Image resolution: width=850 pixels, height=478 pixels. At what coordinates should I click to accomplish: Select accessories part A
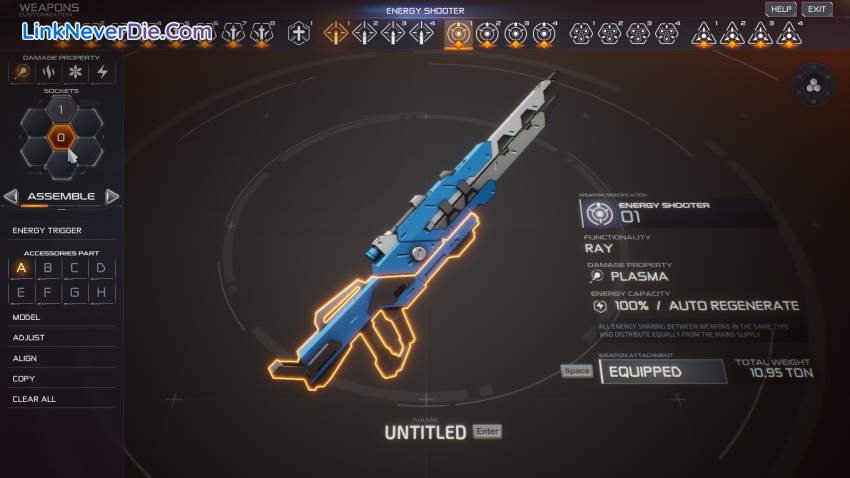(x=21, y=268)
